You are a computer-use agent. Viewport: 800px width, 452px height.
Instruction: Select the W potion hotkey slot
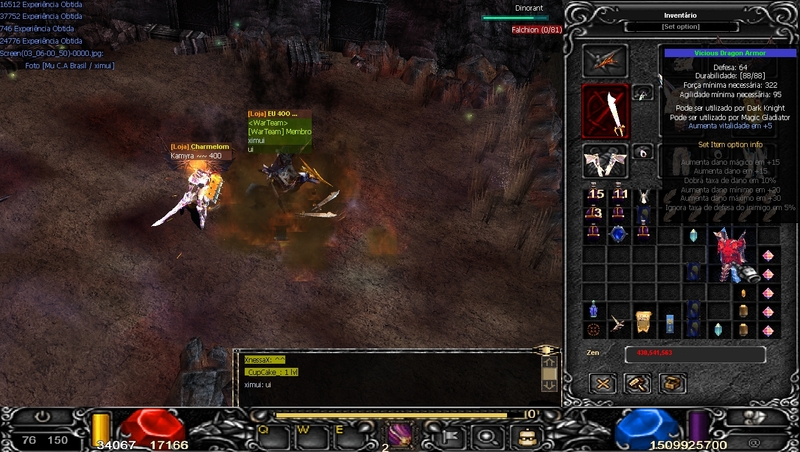coord(306,434)
